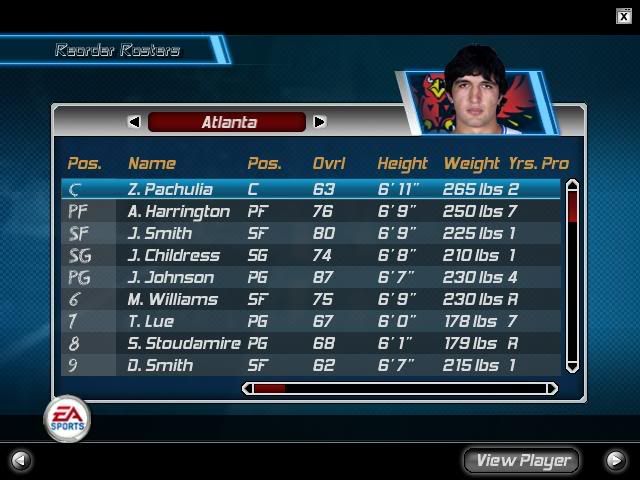This screenshot has width=640, height=480.
Task: Open the EA Sports logo menu
Action: tap(66, 419)
